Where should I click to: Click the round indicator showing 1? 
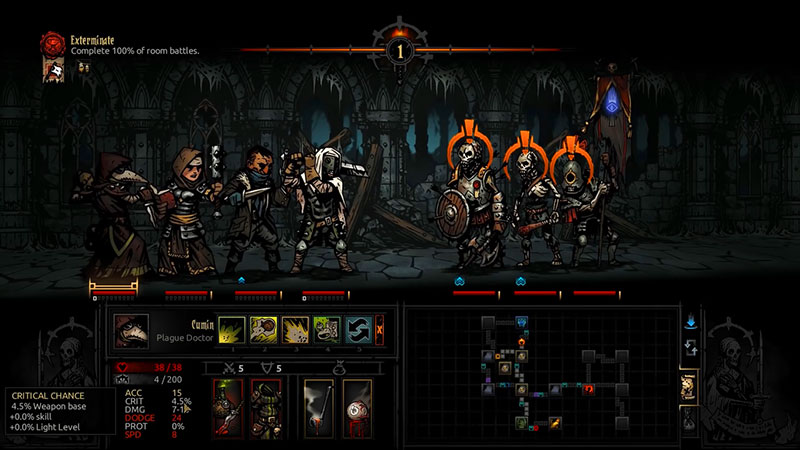pos(399,49)
